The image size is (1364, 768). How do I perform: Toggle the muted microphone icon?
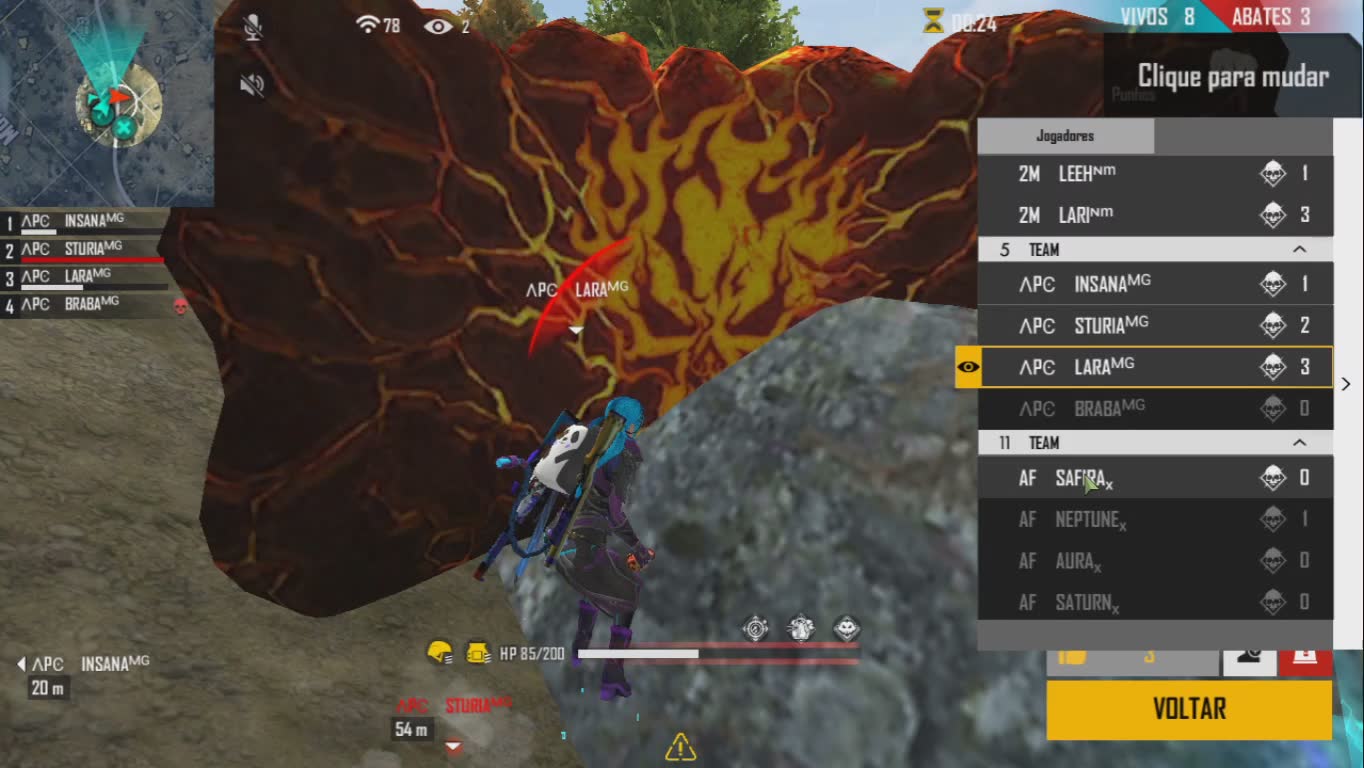pyautogui.click(x=253, y=27)
